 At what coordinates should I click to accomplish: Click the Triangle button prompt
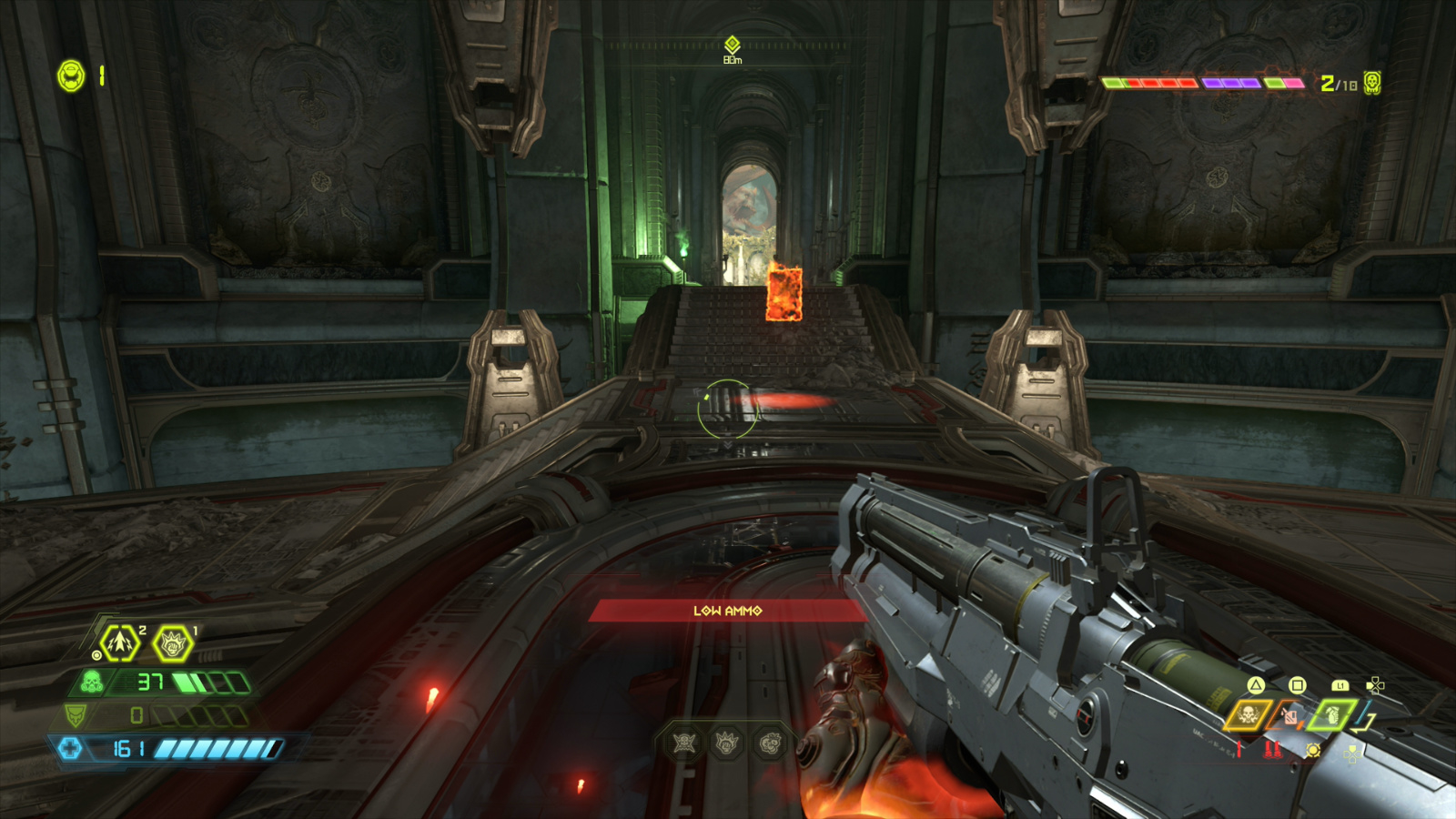point(1256,686)
